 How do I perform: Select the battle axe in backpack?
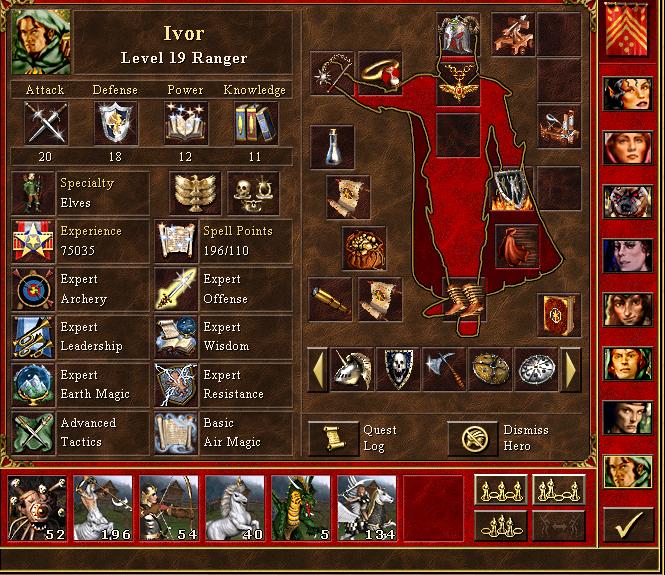443,369
